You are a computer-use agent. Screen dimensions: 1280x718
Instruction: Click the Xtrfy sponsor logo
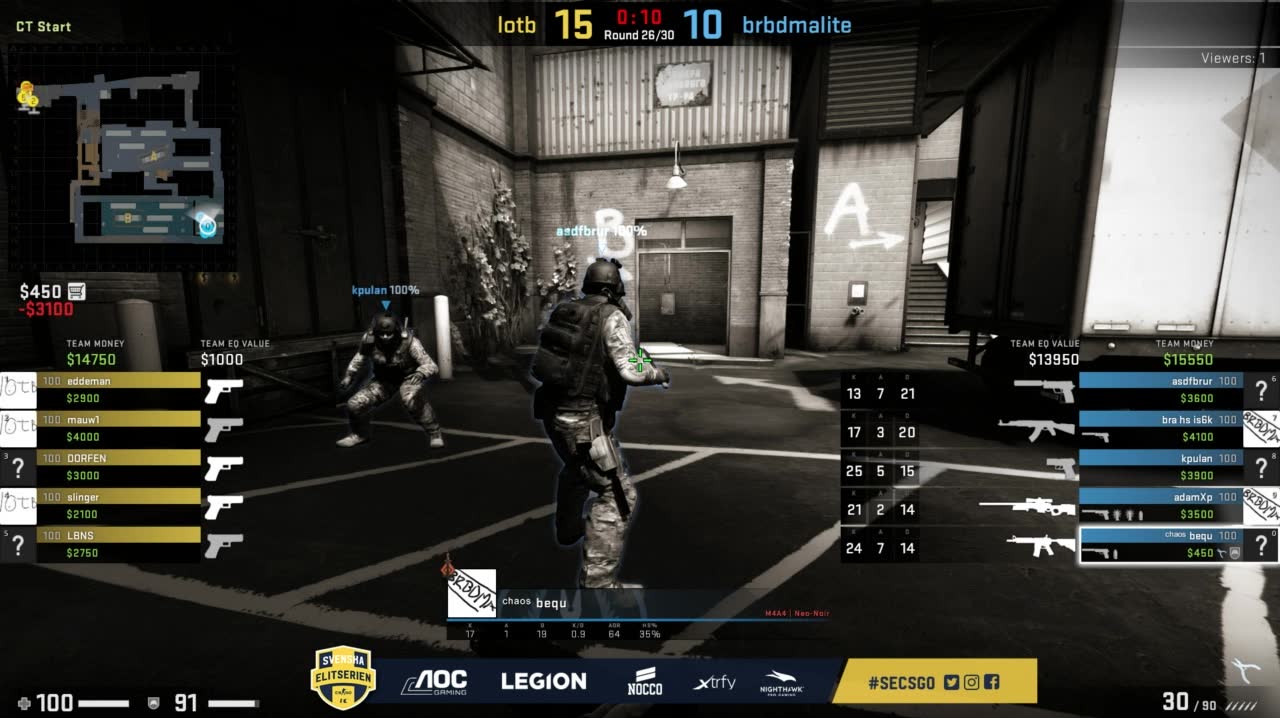pos(714,683)
